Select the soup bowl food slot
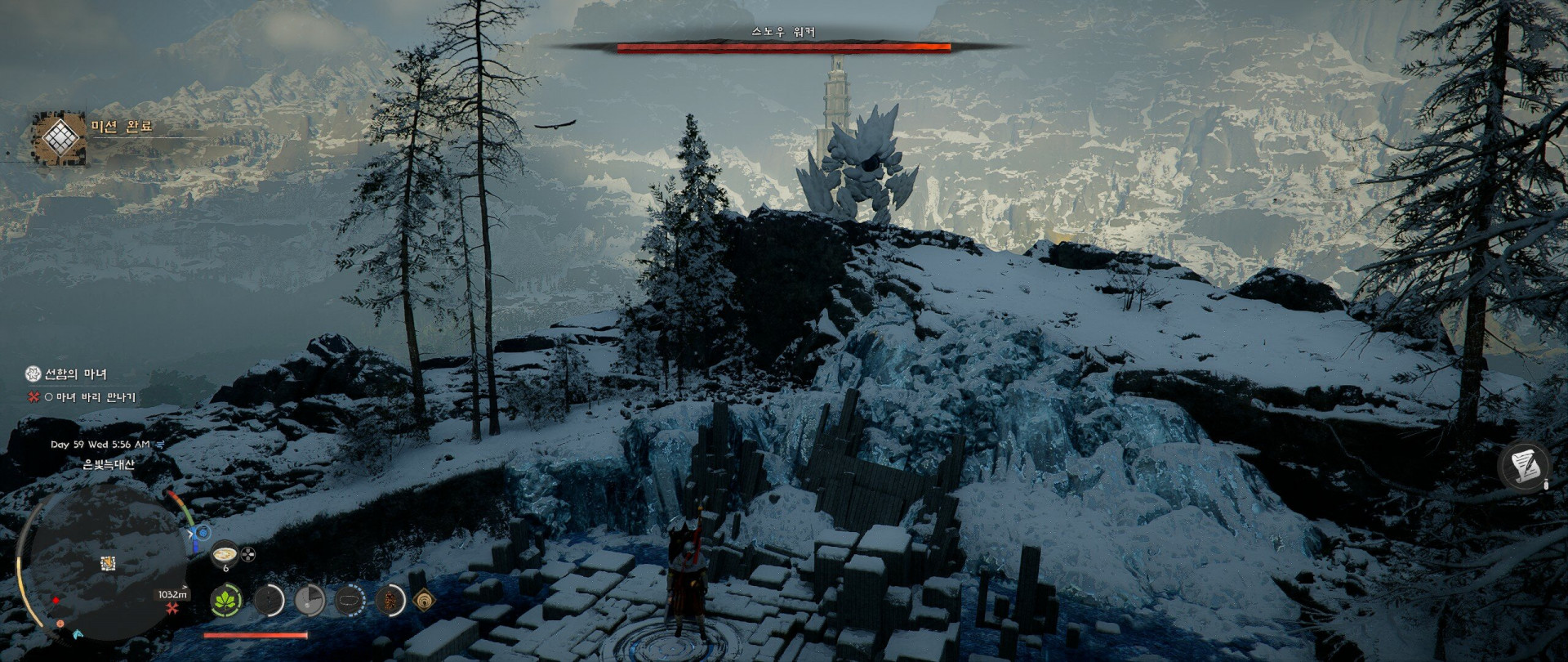Viewport: 1568px width, 662px height. tap(225, 555)
